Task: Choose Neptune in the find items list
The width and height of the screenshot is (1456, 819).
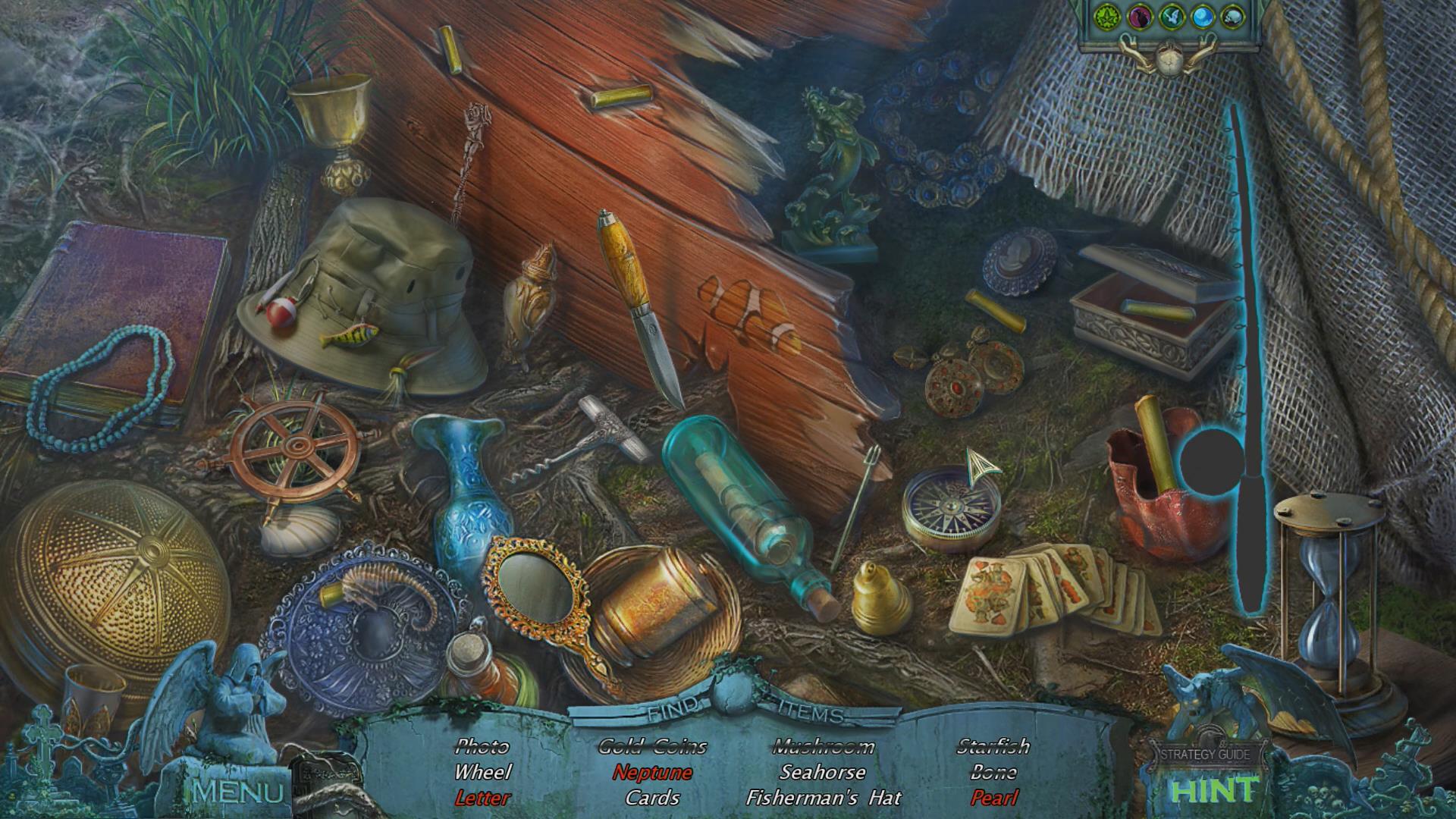Action: click(x=652, y=773)
